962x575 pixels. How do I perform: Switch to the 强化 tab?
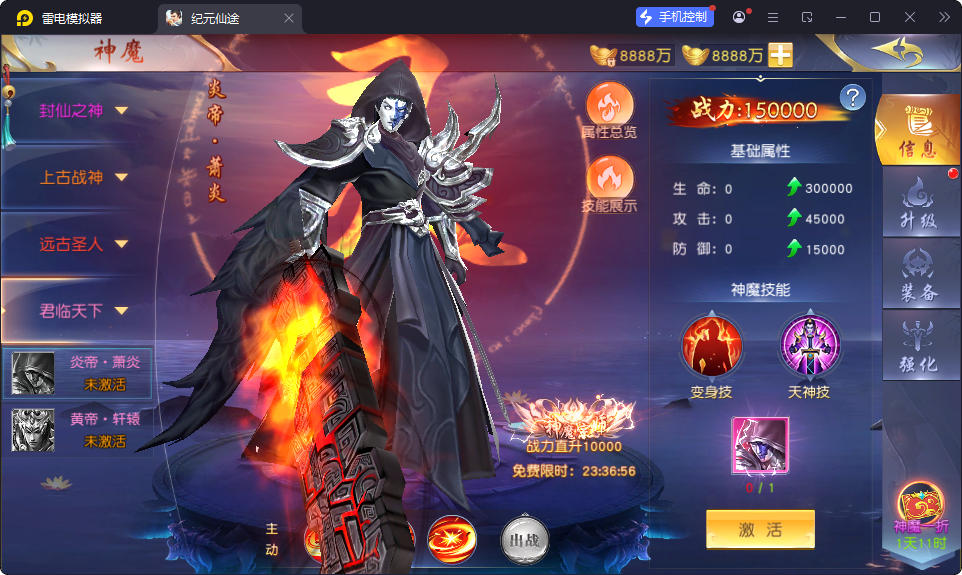coord(917,346)
